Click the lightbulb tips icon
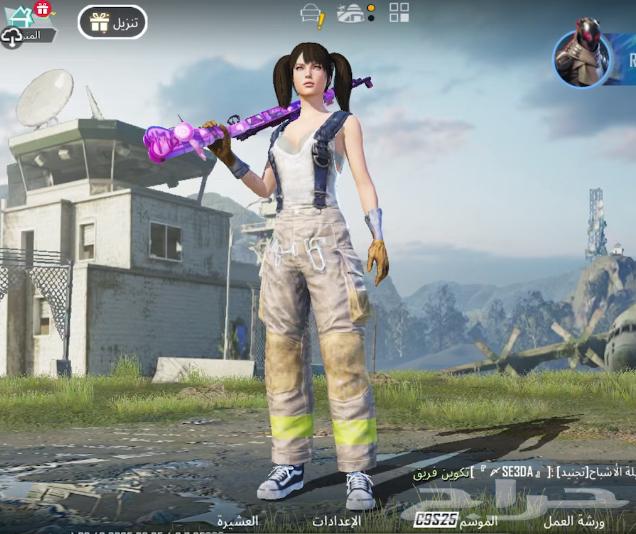 [x=313, y=14]
